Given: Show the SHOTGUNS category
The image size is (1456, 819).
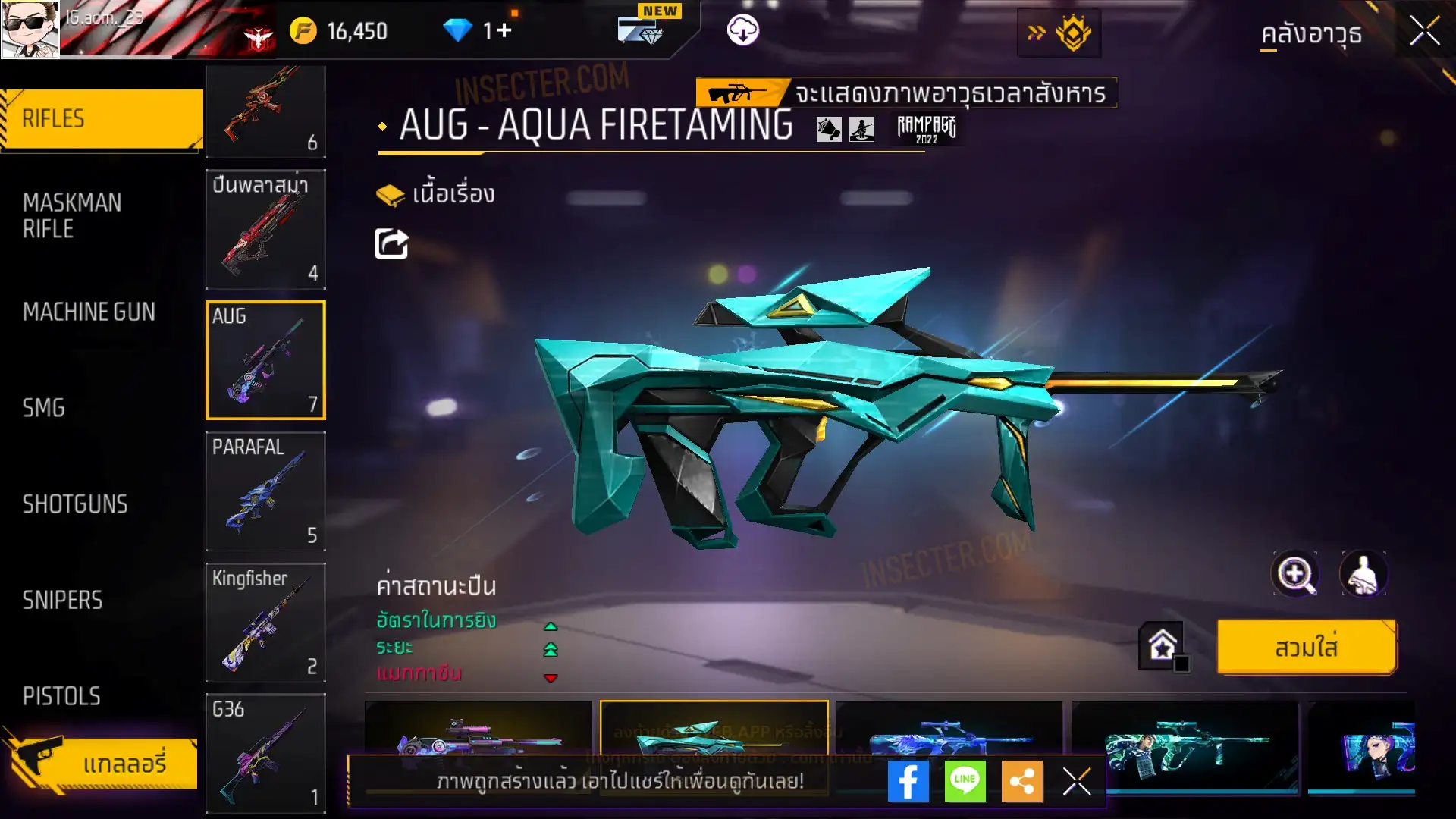Looking at the screenshot, I should click(75, 504).
